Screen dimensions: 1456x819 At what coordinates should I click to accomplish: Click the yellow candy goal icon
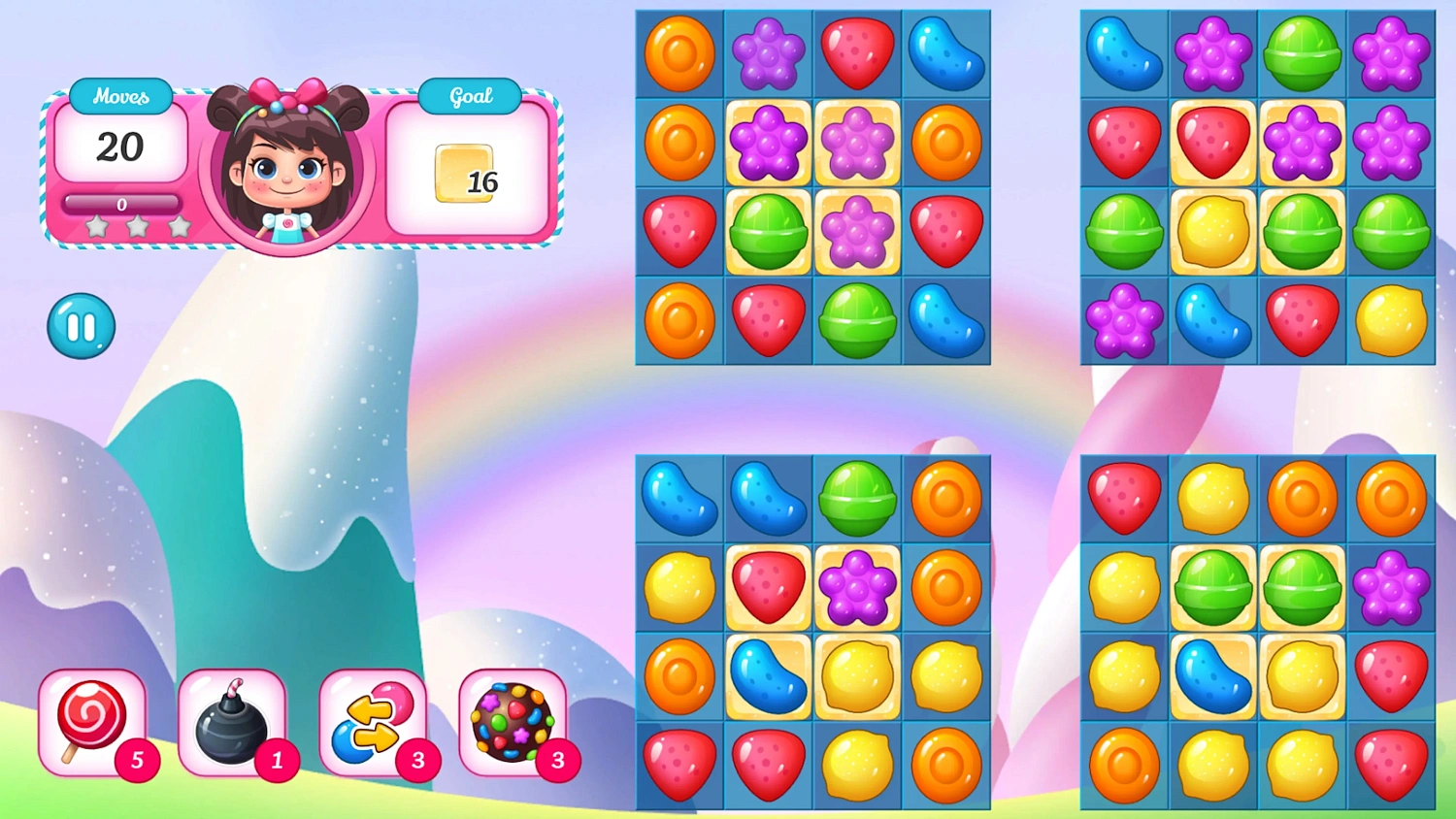464,175
